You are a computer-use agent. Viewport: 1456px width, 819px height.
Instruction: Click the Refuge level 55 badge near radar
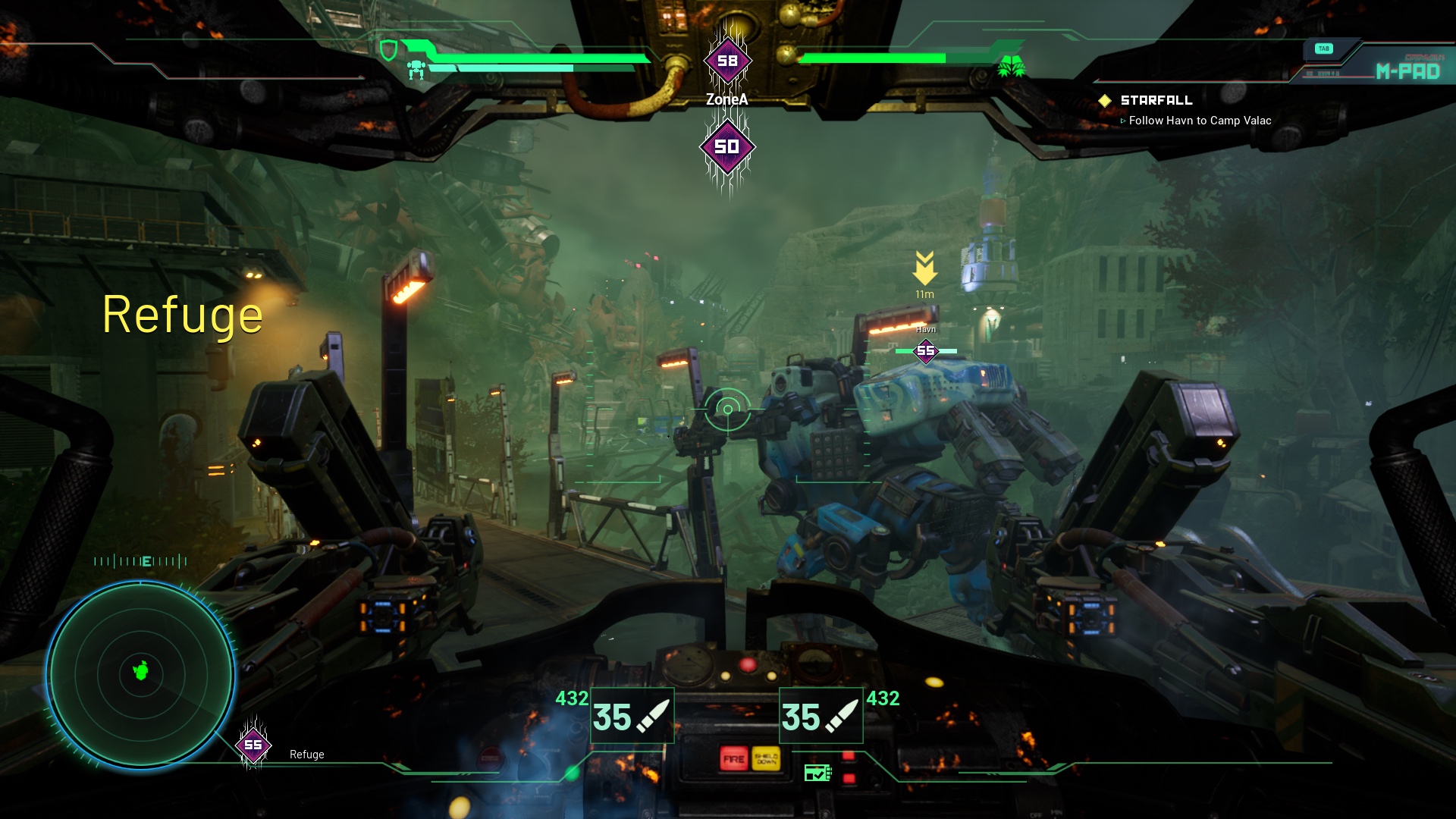pos(253,745)
